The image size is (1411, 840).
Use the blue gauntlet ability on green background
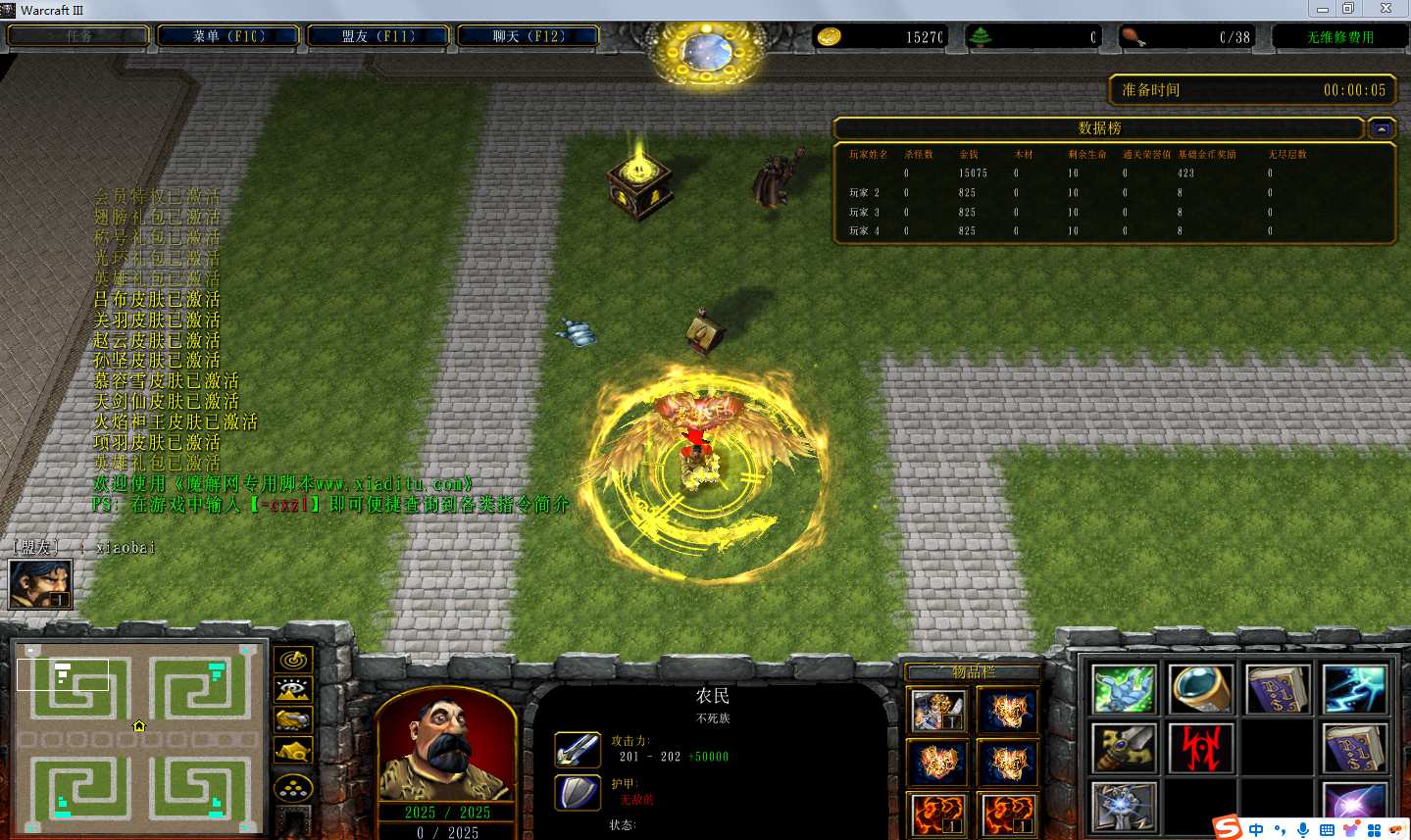[1124, 689]
